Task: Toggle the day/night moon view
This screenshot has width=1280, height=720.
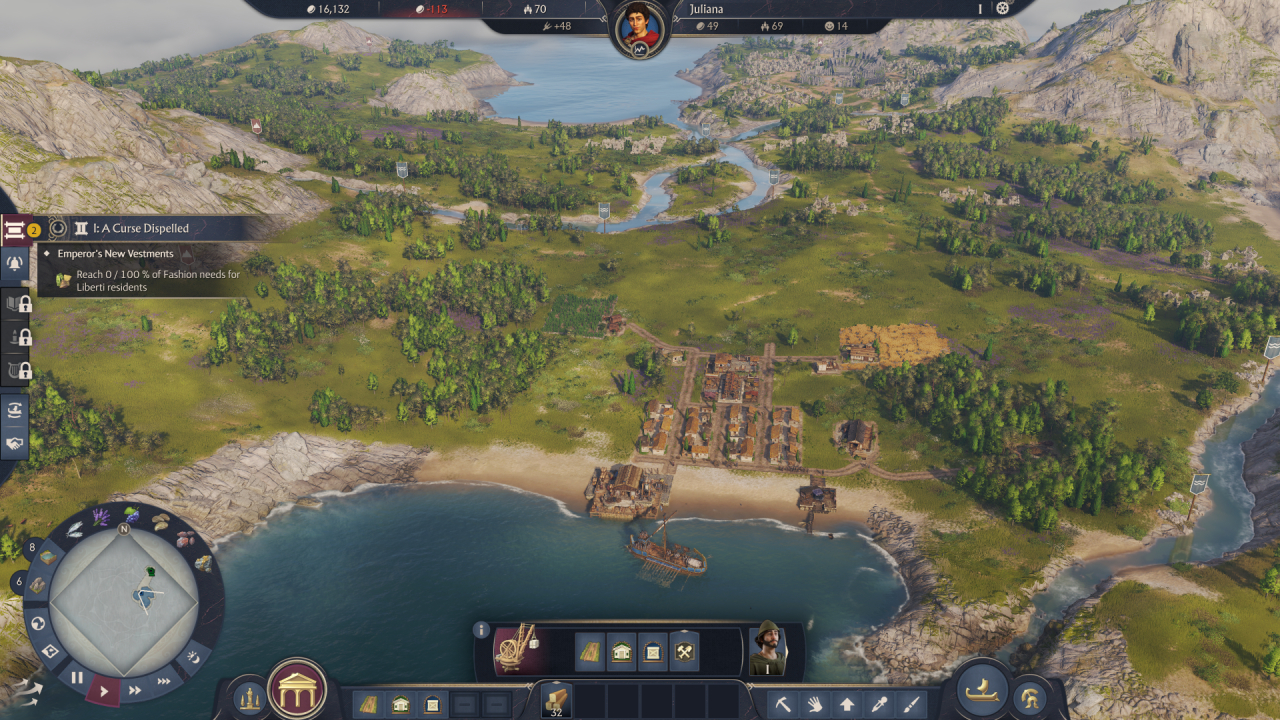Action: tap(194, 658)
